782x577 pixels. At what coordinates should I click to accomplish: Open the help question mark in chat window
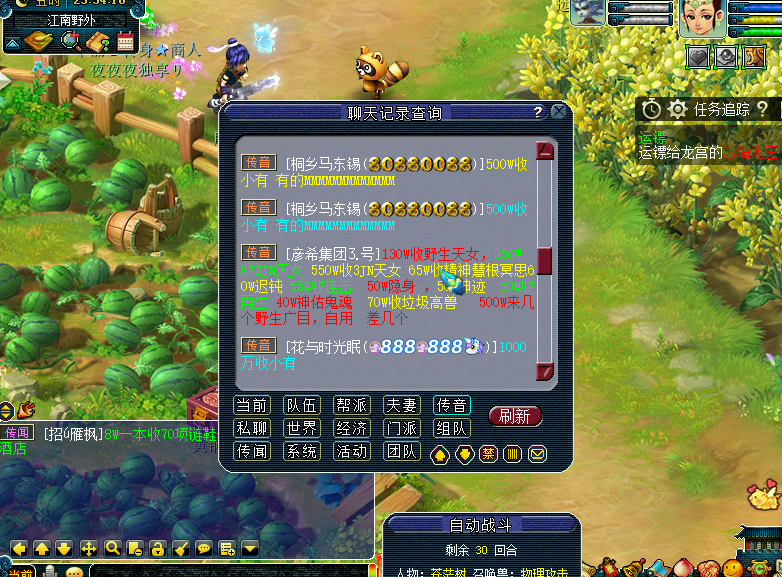(x=538, y=112)
